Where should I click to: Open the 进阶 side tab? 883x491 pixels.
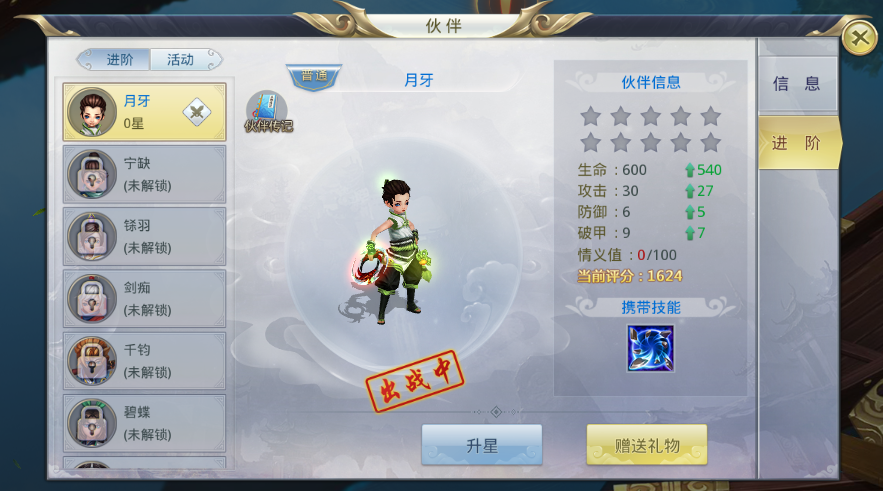[797, 143]
